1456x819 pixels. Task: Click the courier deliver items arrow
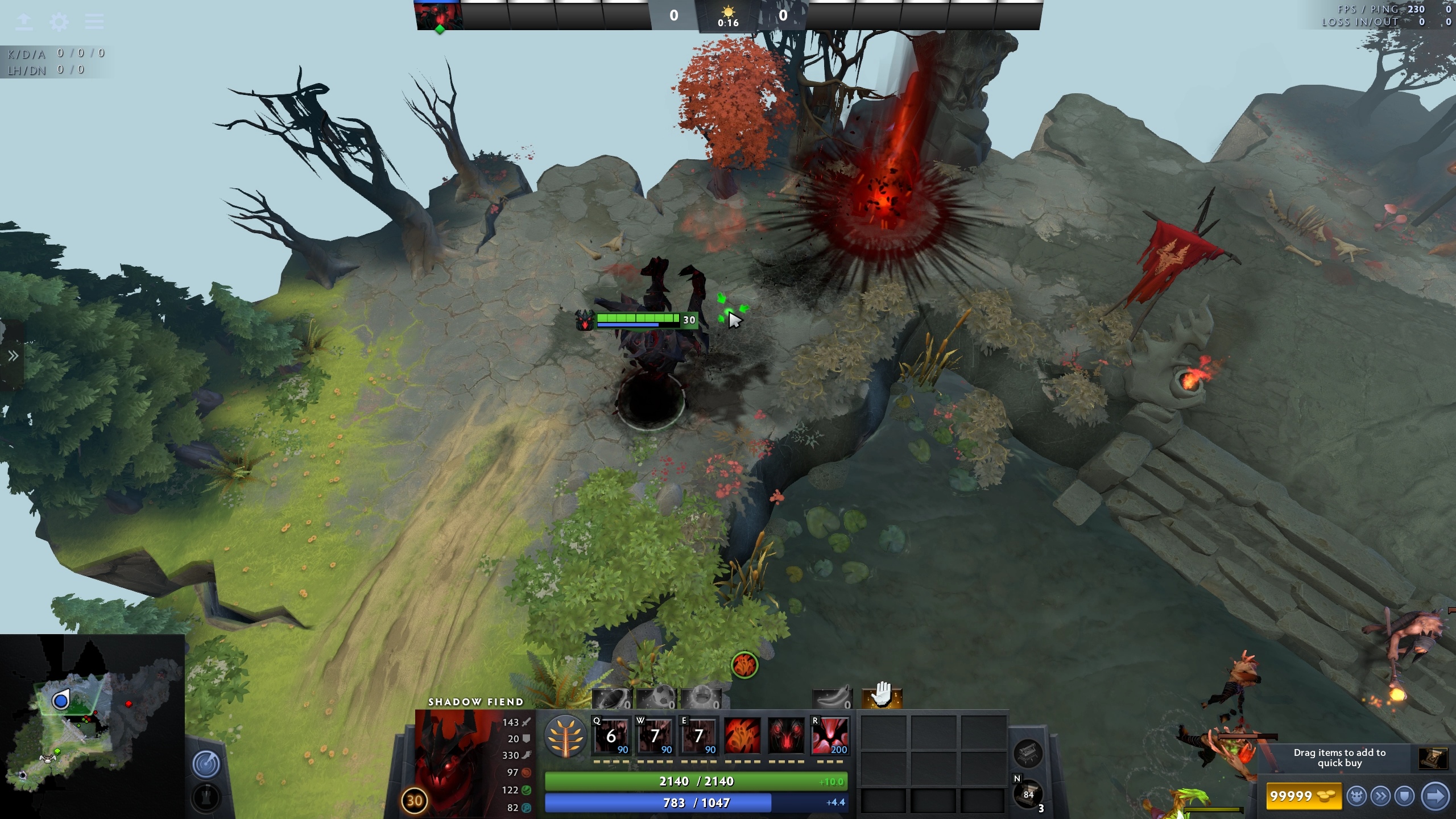[x=1435, y=796]
